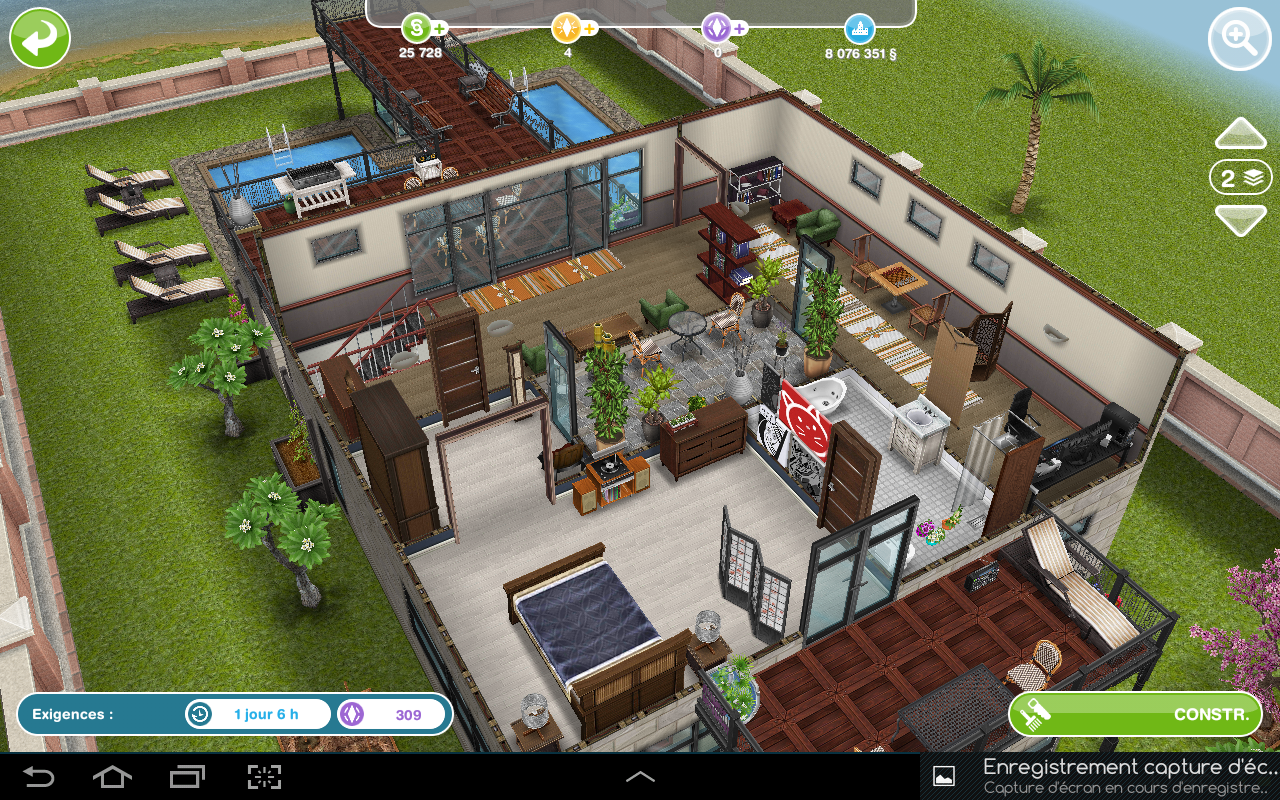The image size is (1280, 800).
Task: Tap the screenshot capture icon in navbar
Action: (264, 777)
